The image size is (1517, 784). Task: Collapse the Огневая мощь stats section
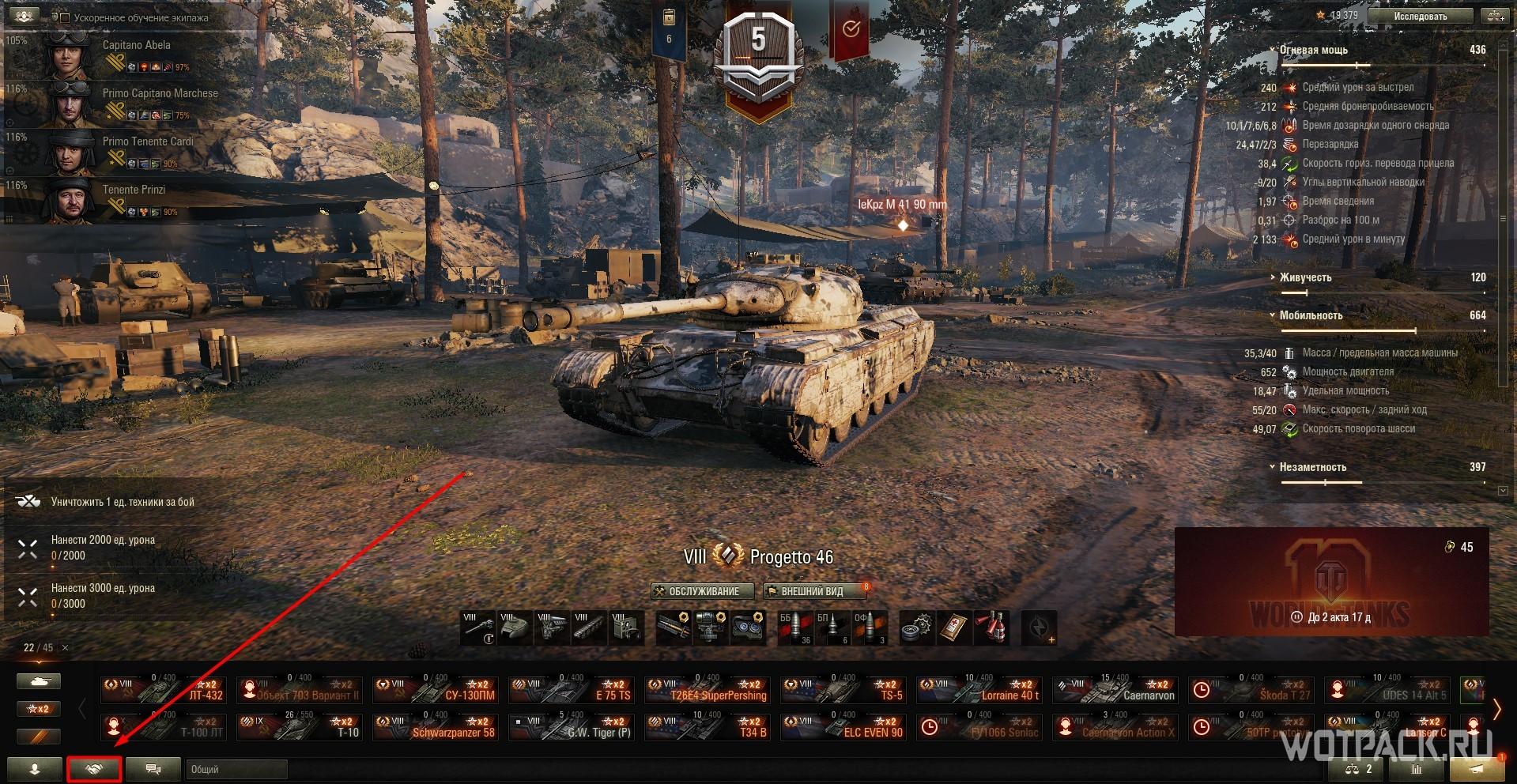click(1273, 50)
